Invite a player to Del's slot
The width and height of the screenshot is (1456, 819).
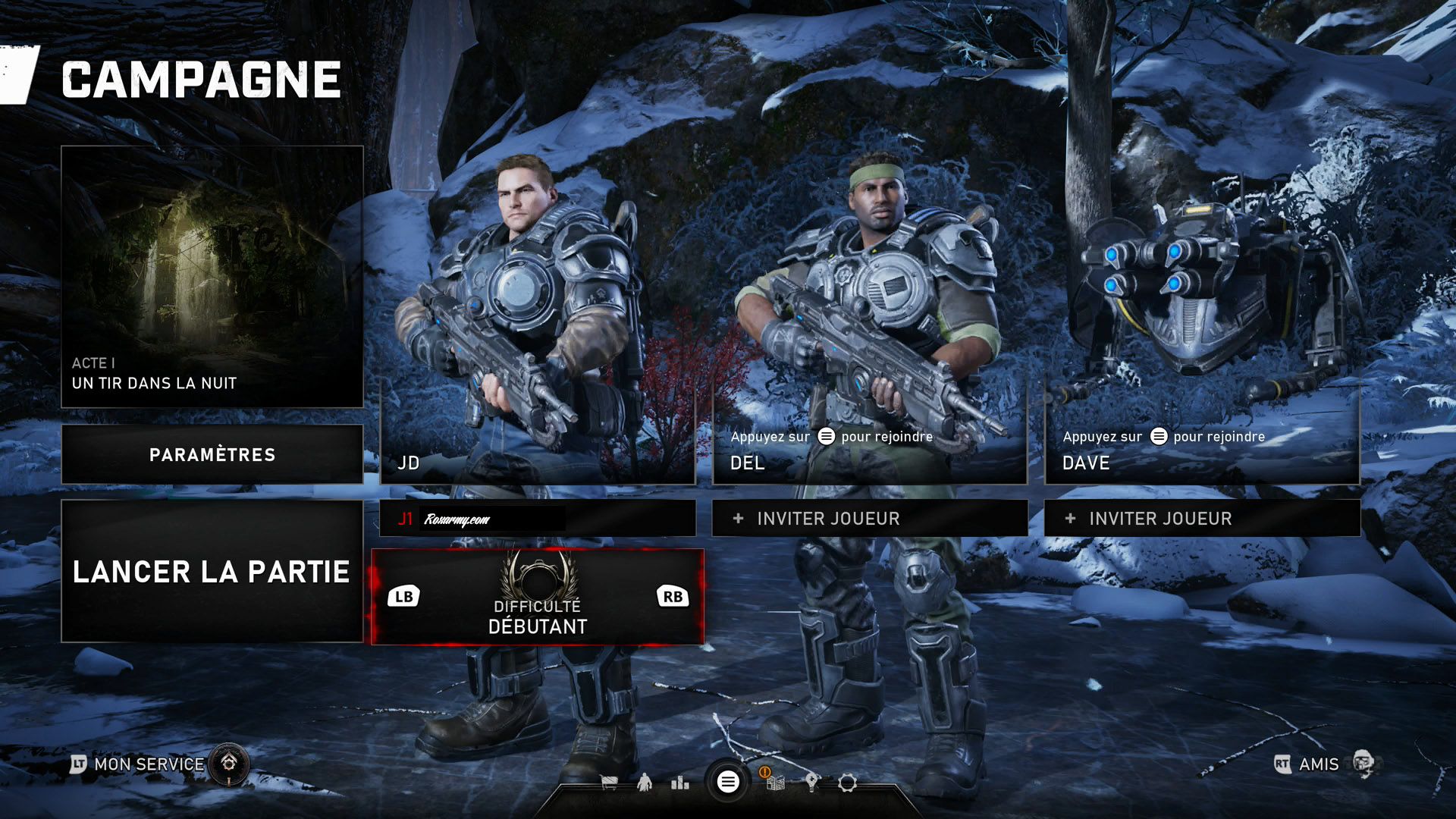tap(869, 519)
